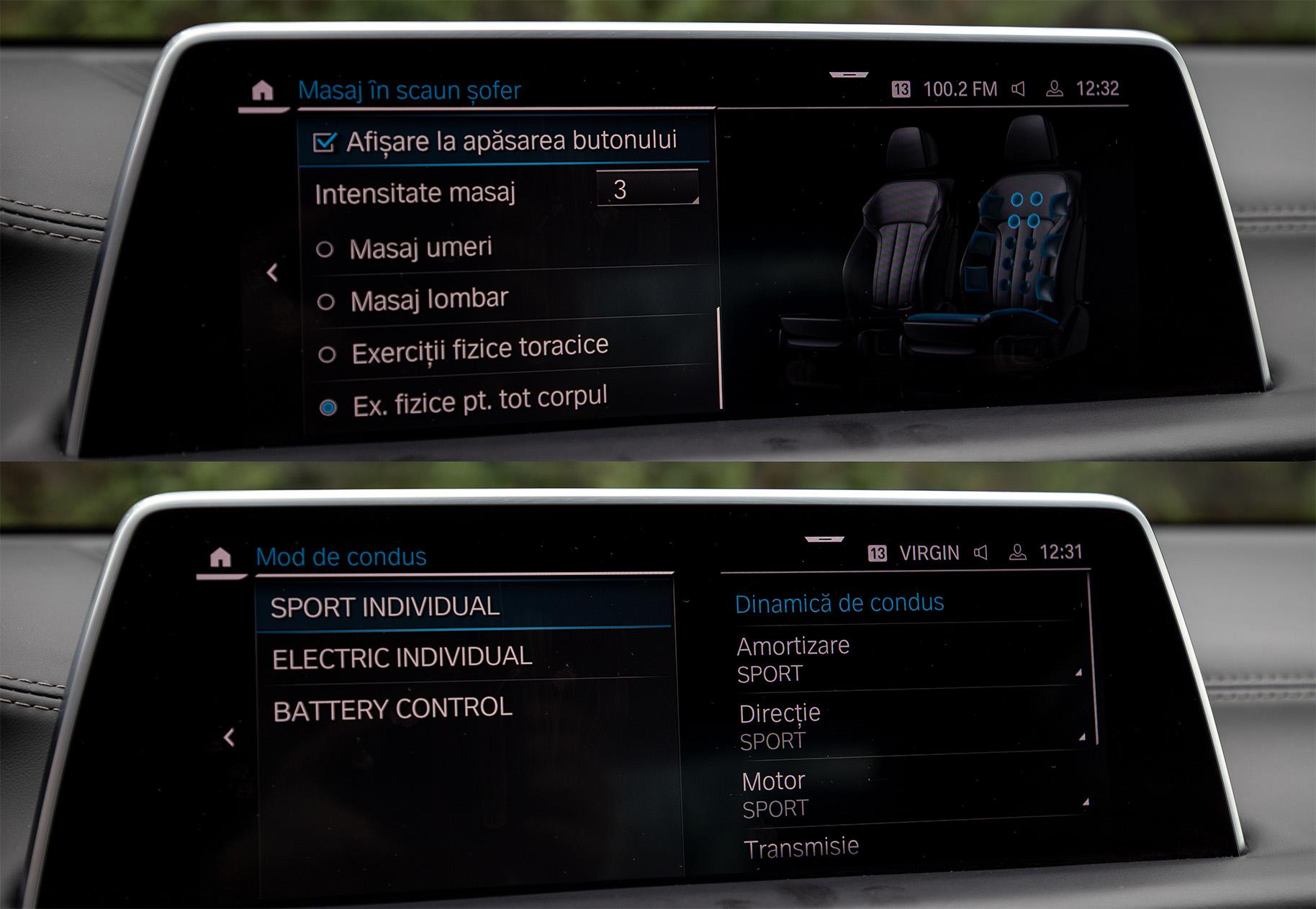Tap the VIRGIN radio station indicator
Viewport: 1316px width, 909px height.
929,553
